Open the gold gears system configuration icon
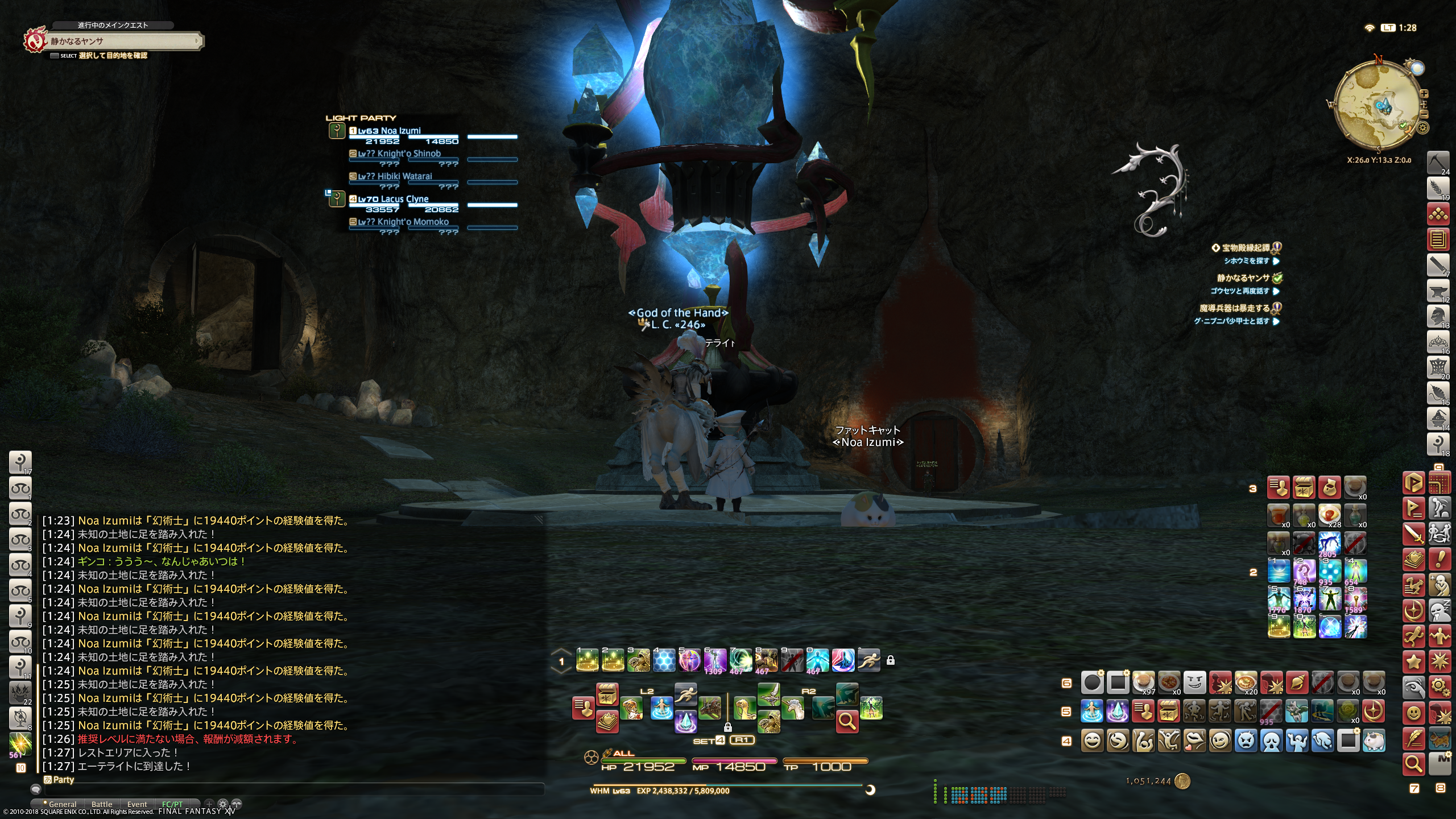The width and height of the screenshot is (1456, 819). pos(1440,686)
